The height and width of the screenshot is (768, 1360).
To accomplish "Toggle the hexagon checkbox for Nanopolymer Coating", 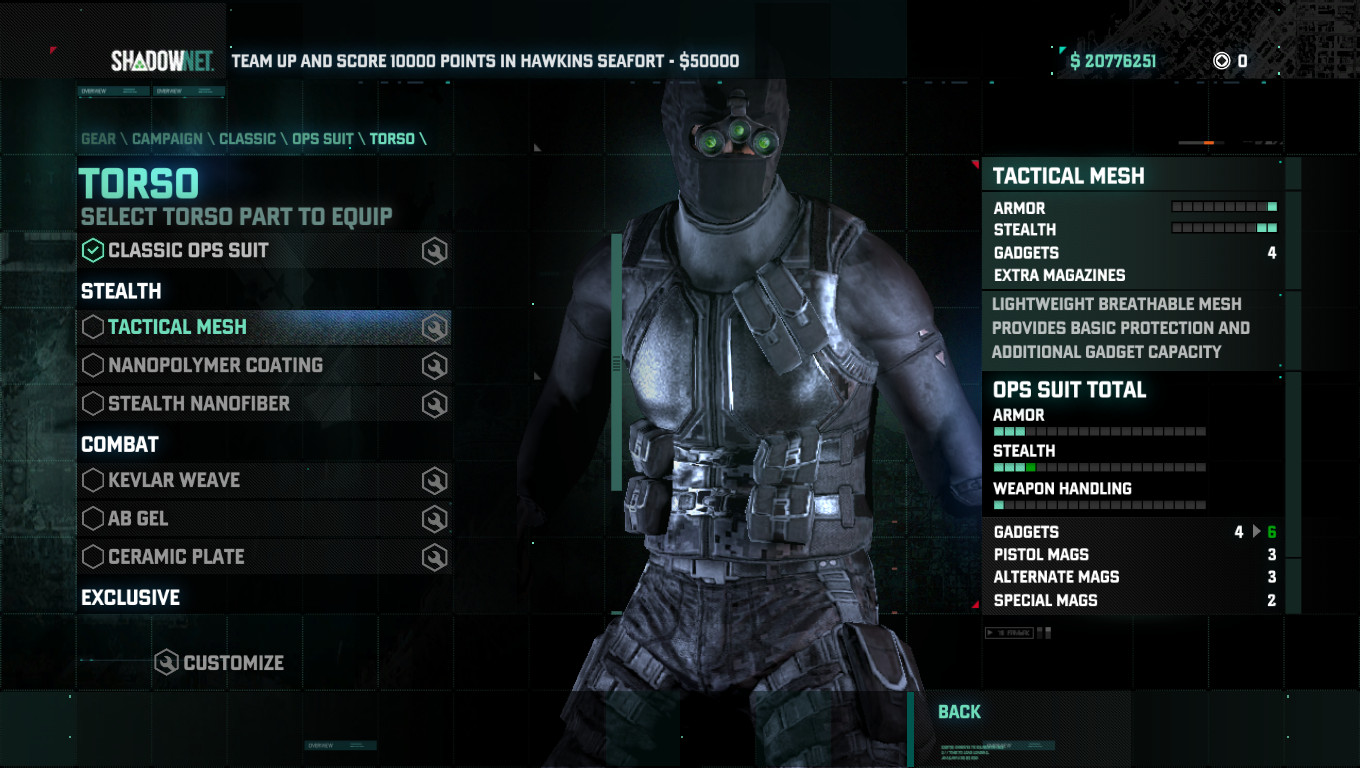I will pyautogui.click(x=94, y=365).
